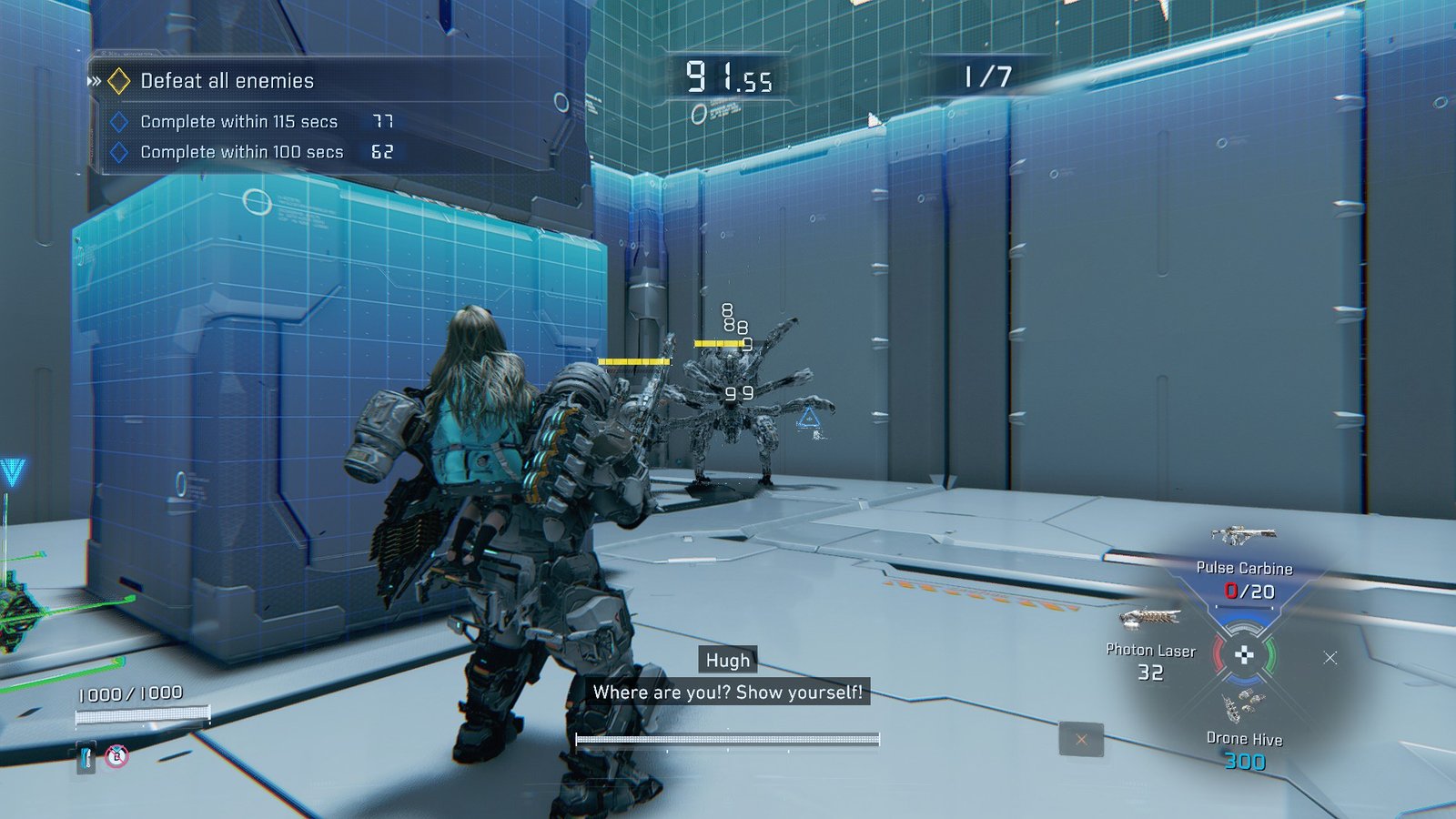Image resolution: width=1456 pixels, height=819 pixels.
Task: Switch to the Photon Laser weapon
Action: (x=1150, y=650)
